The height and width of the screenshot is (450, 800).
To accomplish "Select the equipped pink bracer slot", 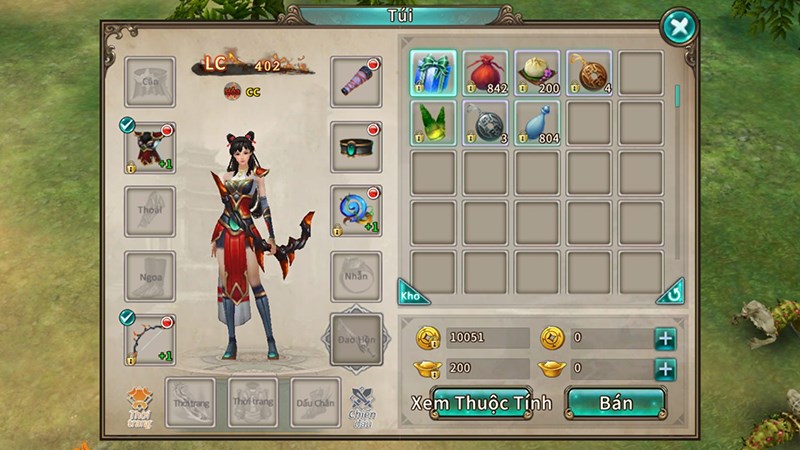I will click(356, 82).
